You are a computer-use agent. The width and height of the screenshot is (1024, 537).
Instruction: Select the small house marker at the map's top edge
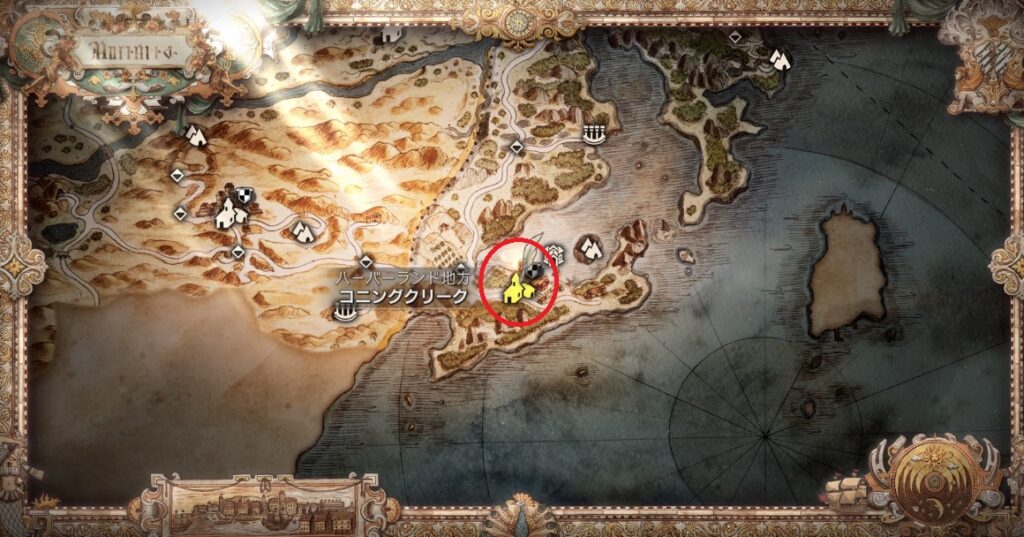point(391,33)
